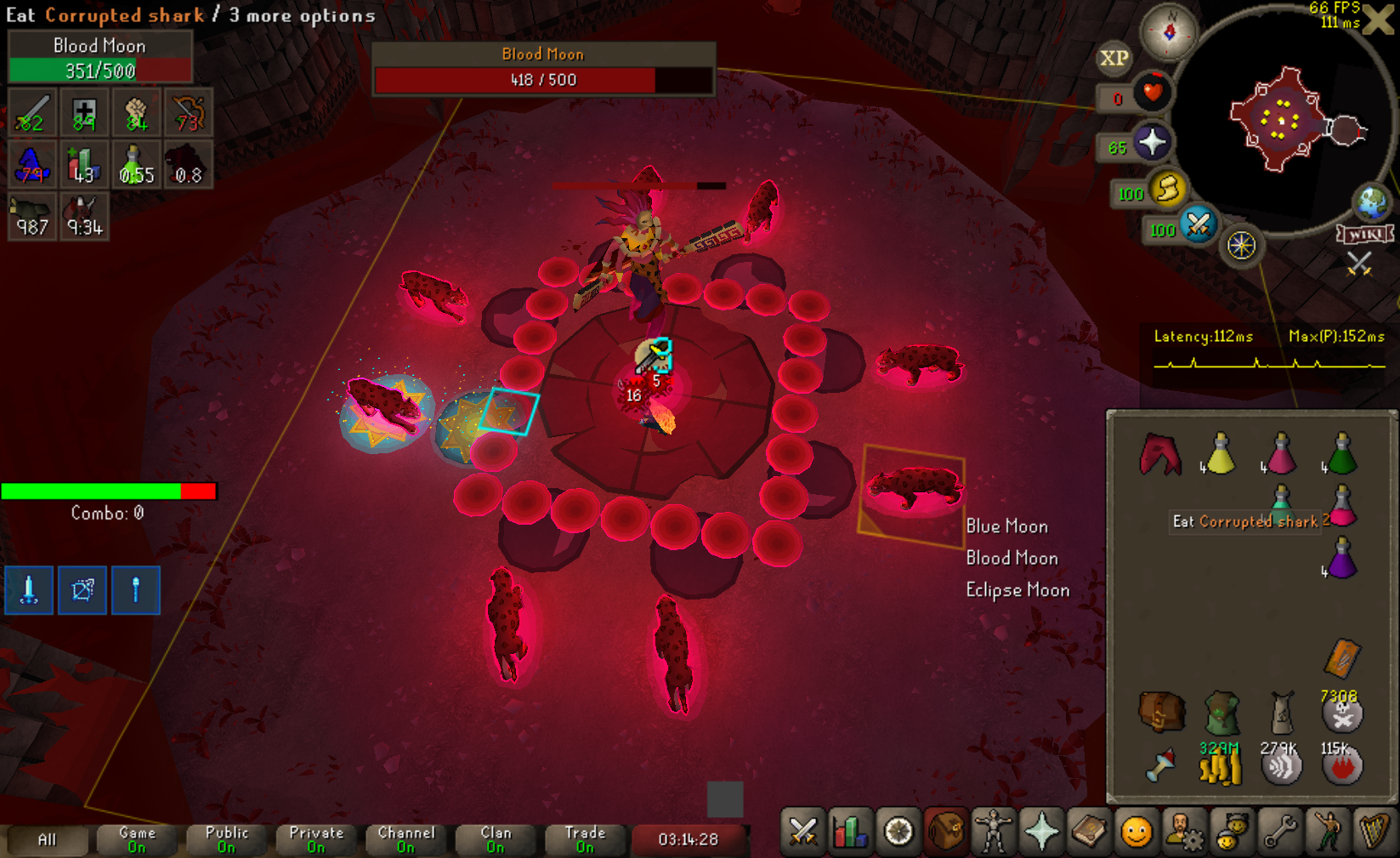Toggle quick prayers orb
Screen dimensions: 1400x858
coord(1152,143)
